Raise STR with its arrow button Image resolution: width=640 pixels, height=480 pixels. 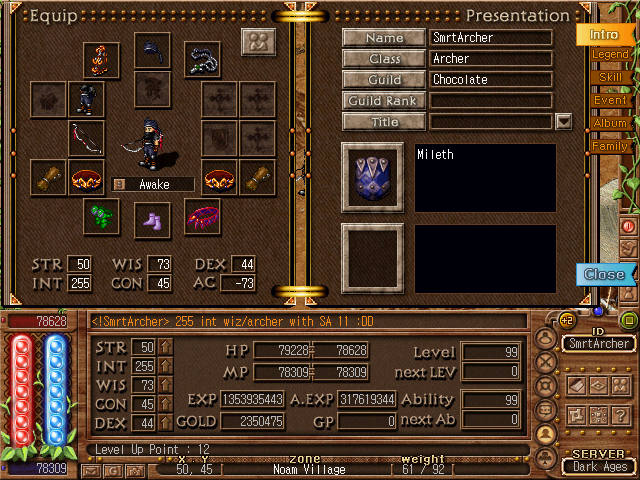pyautogui.click(x=166, y=347)
